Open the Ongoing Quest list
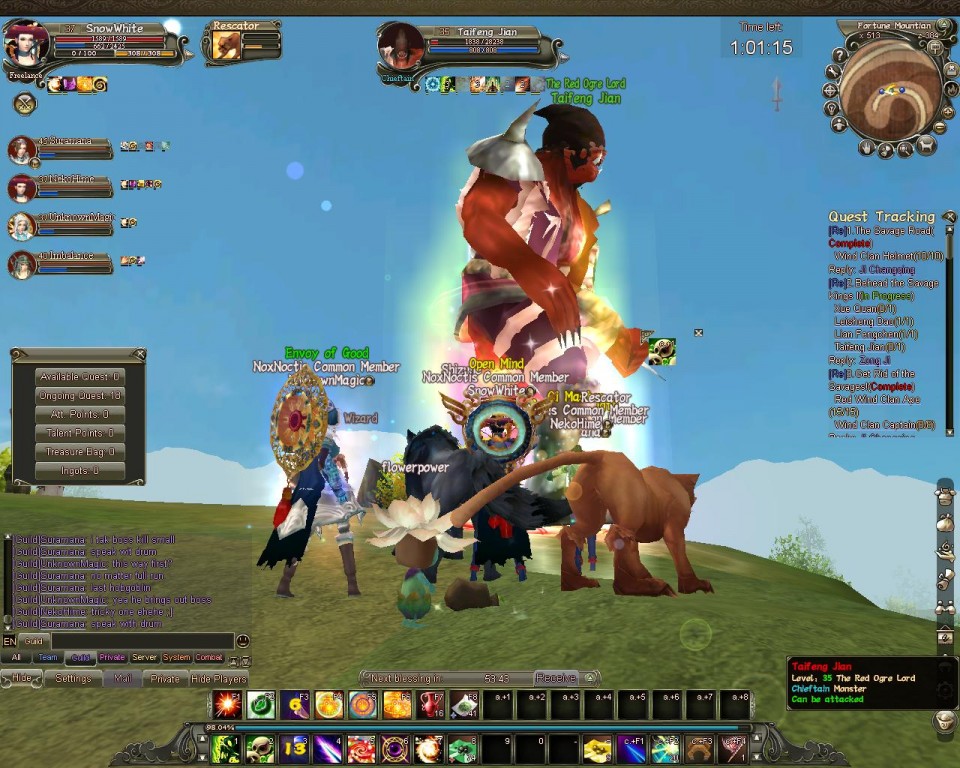Viewport: 960px width, 768px height. coord(79,396)
